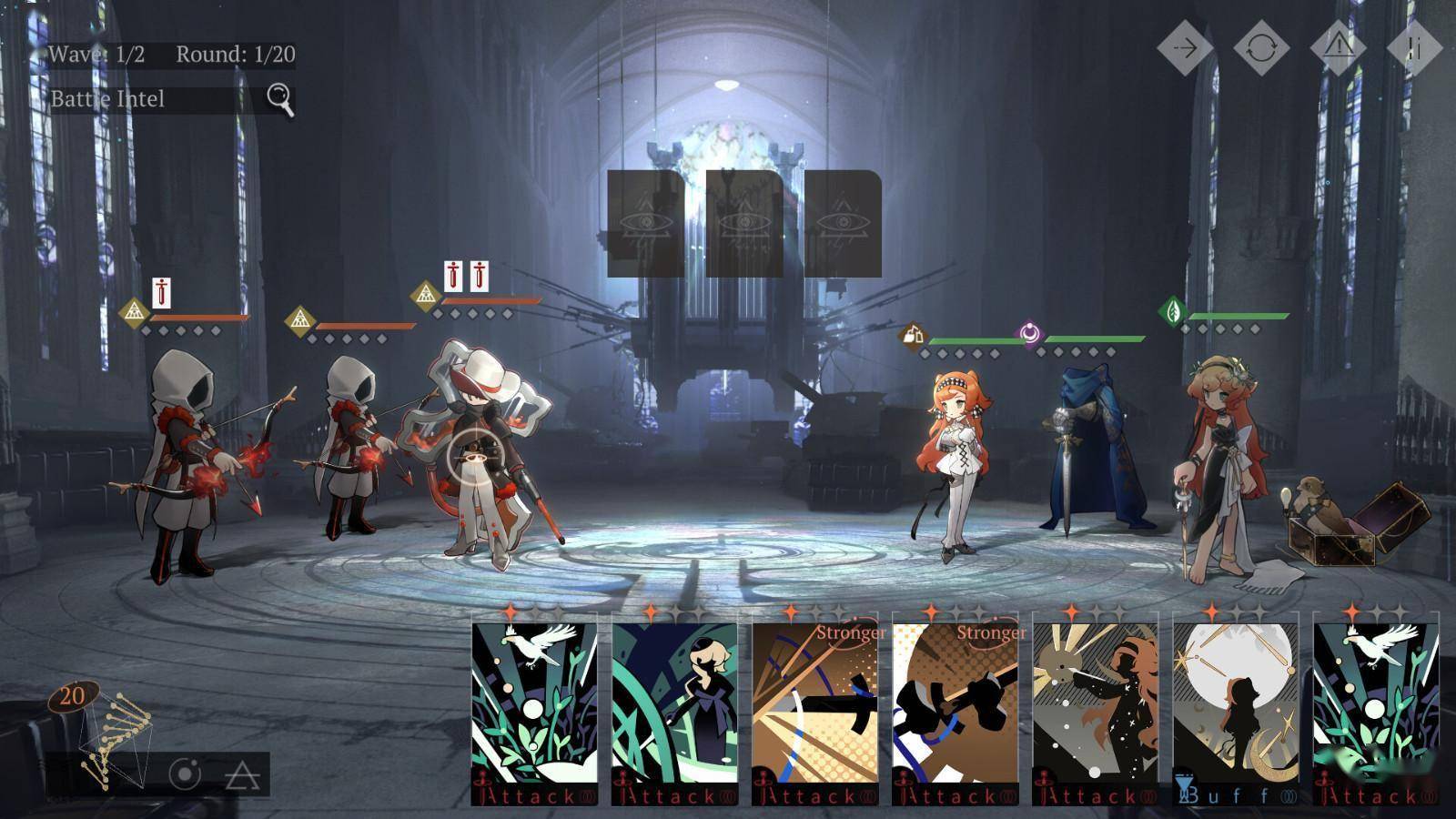Viewport: 1456px width, 819px height.
Task: Pause the battle with the pause diamond
Action: (x=1413, y=47)
